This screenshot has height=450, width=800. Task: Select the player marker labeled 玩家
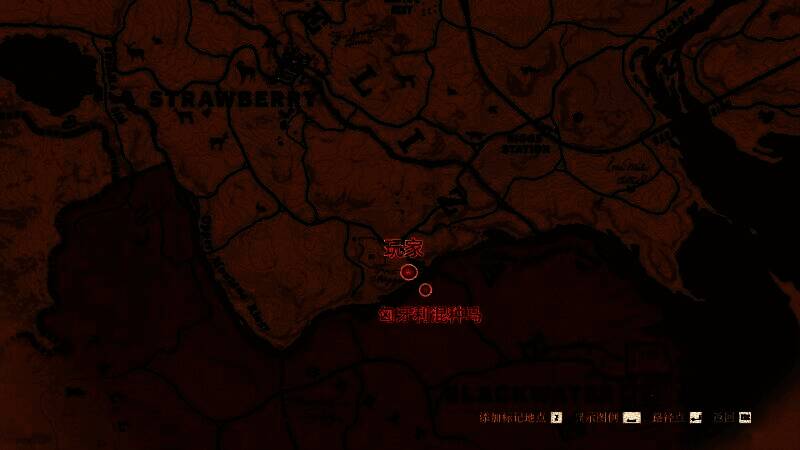(408, 272)
